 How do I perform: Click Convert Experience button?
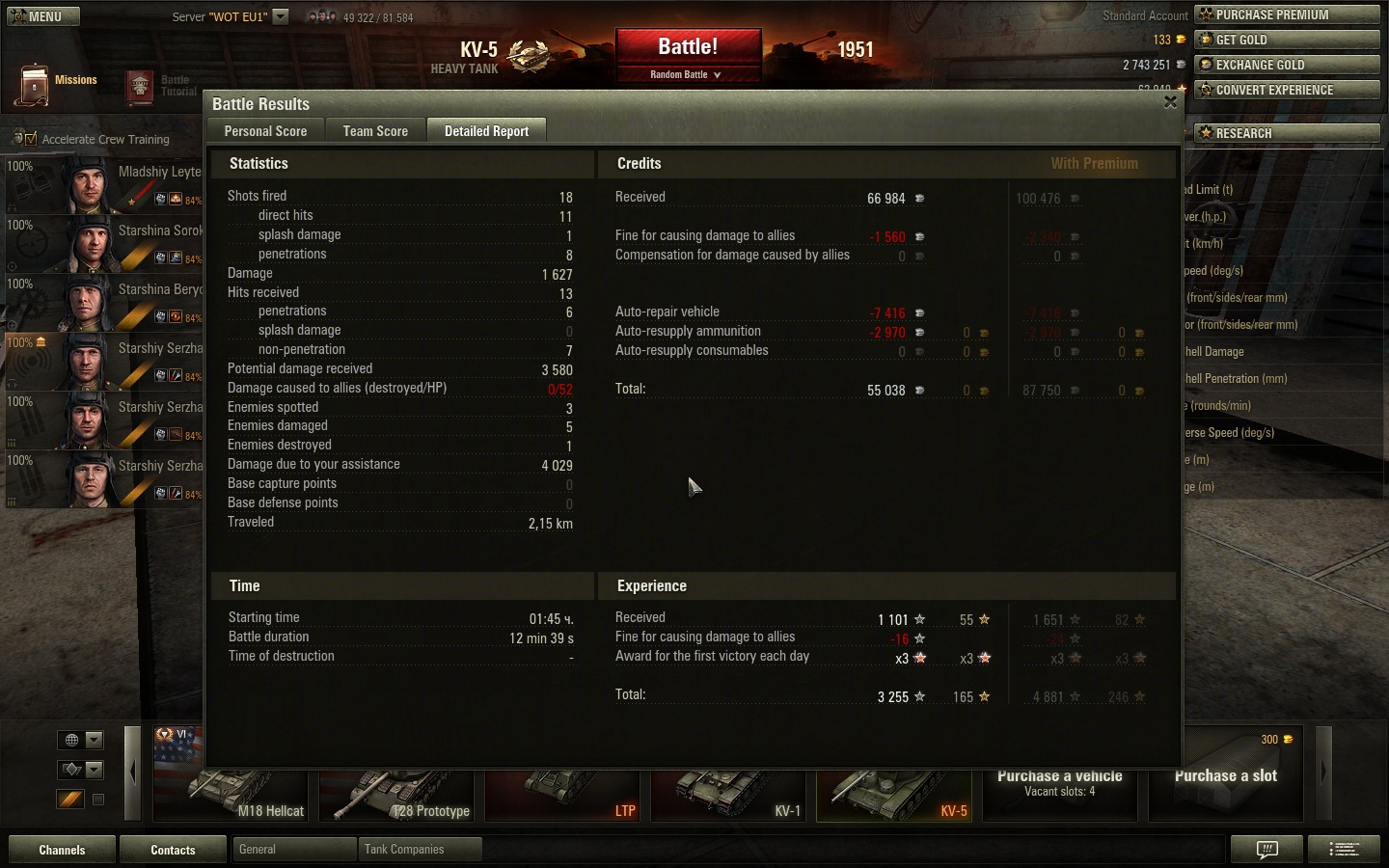[1287, 90]
